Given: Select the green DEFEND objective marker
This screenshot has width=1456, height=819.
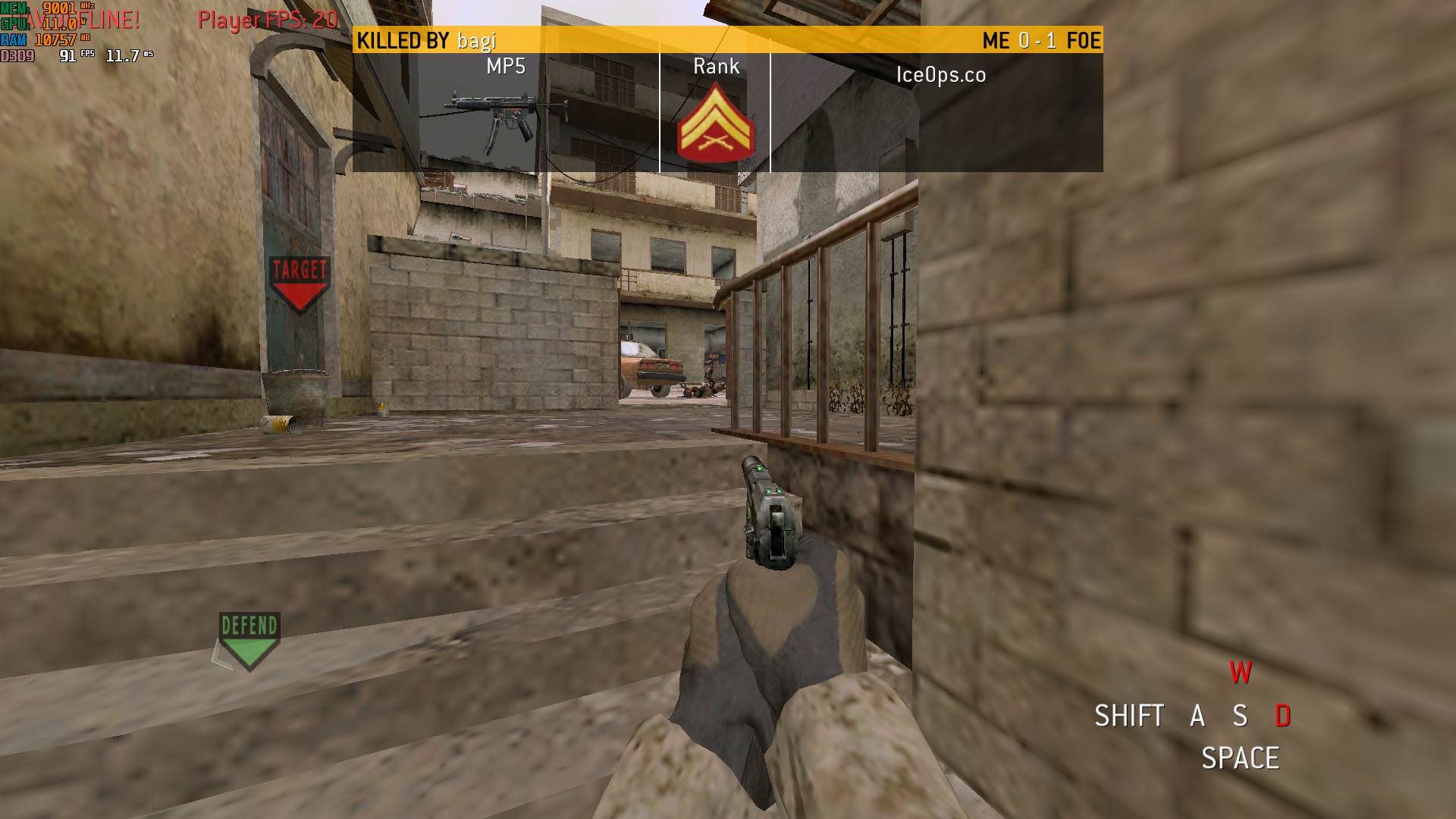Looking at the screenshot, I should 249,640.
